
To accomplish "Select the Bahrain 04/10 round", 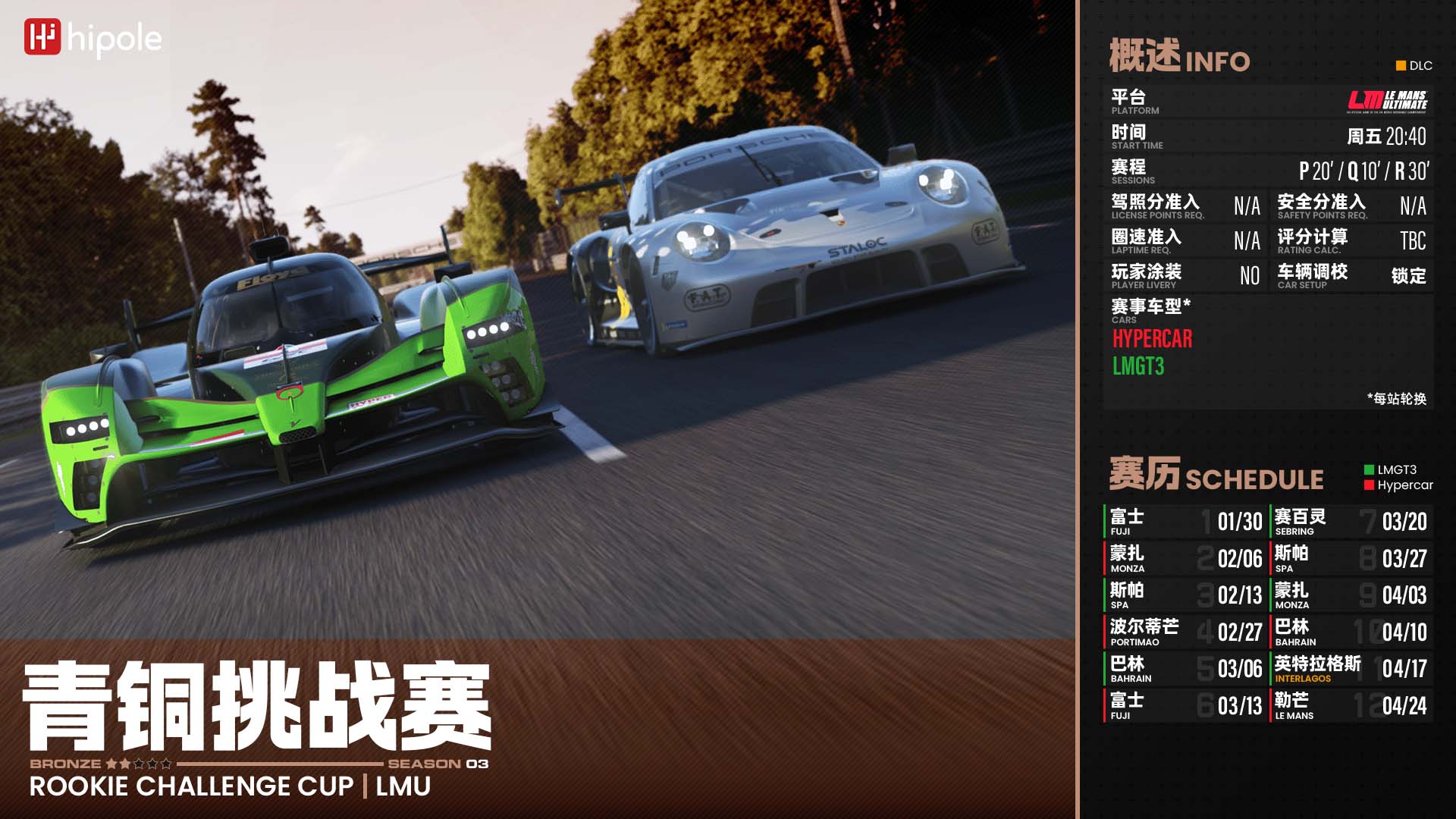I will tap(1351, 632).
